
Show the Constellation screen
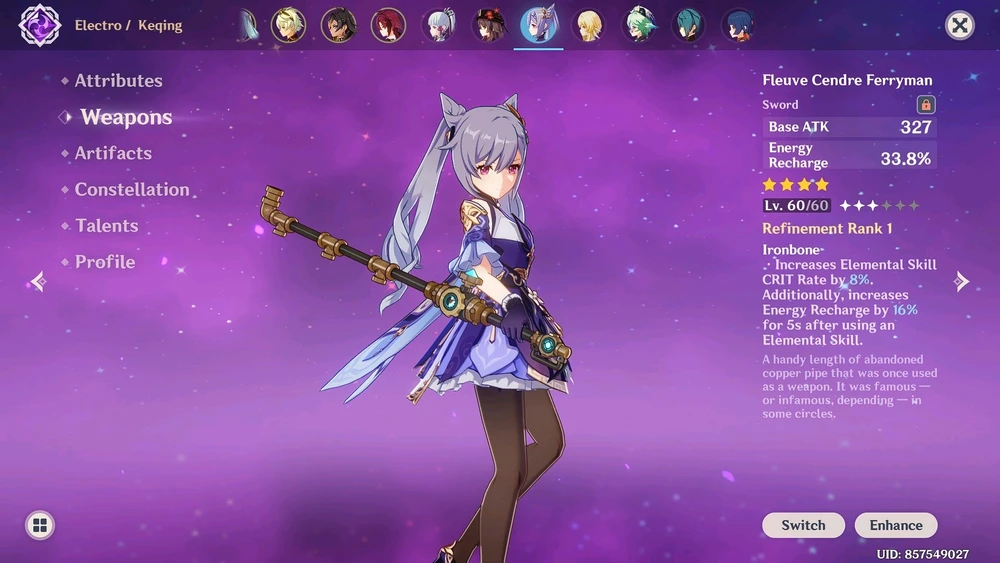point(131,189)
